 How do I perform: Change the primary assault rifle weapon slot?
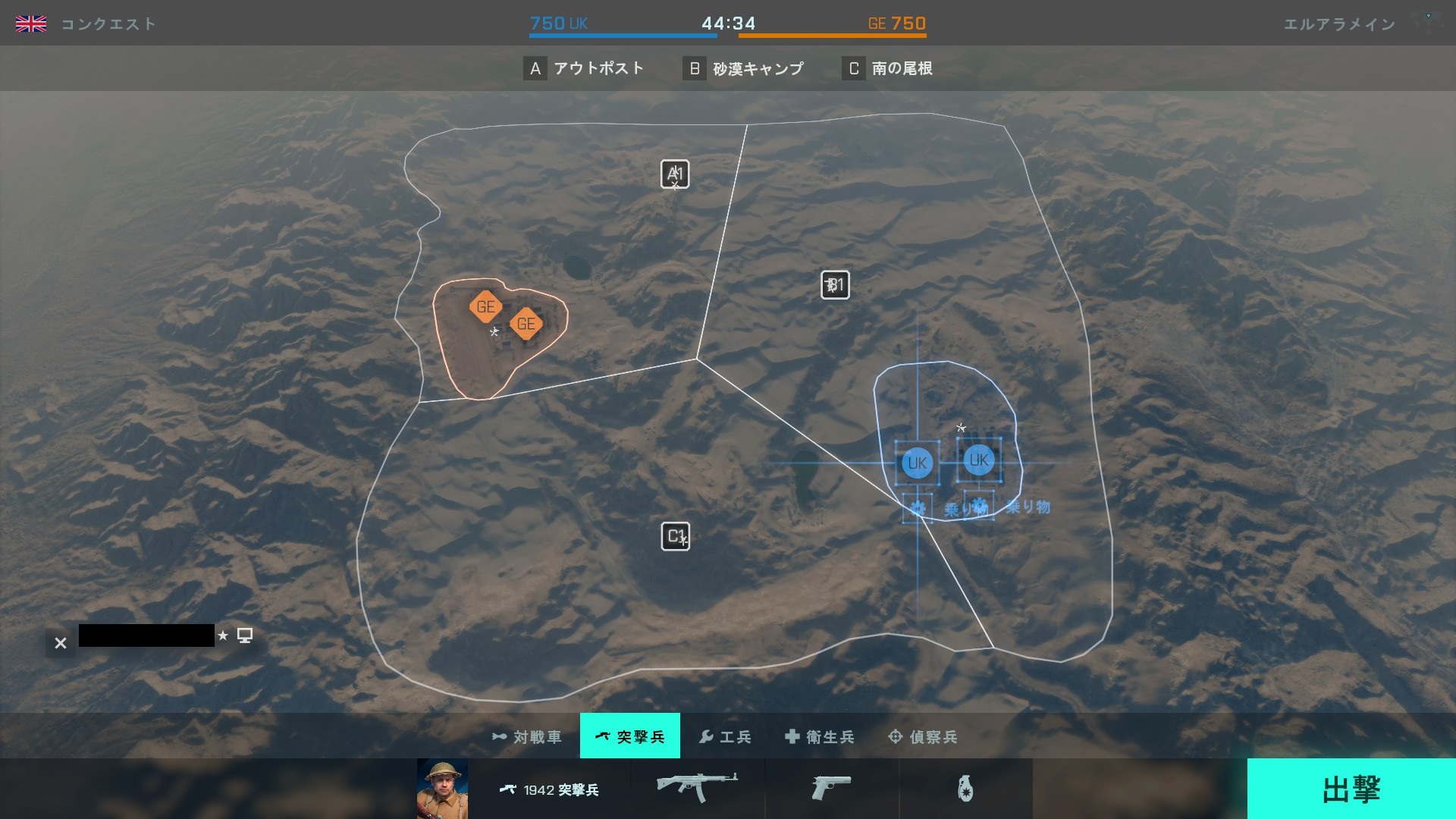pyautogui.click(x=697, y=788)
